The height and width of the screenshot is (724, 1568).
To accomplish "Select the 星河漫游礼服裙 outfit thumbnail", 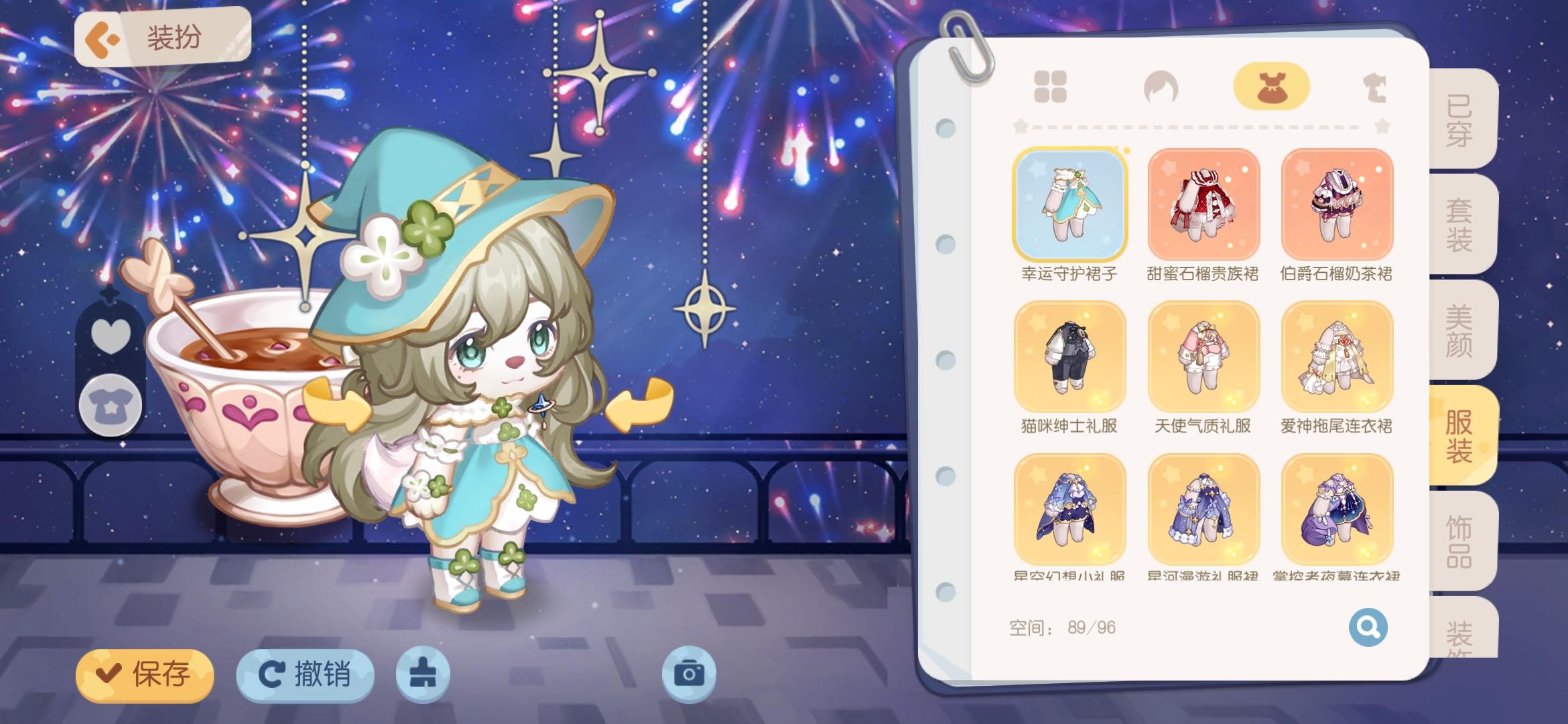I will [x=1203, y=507].
